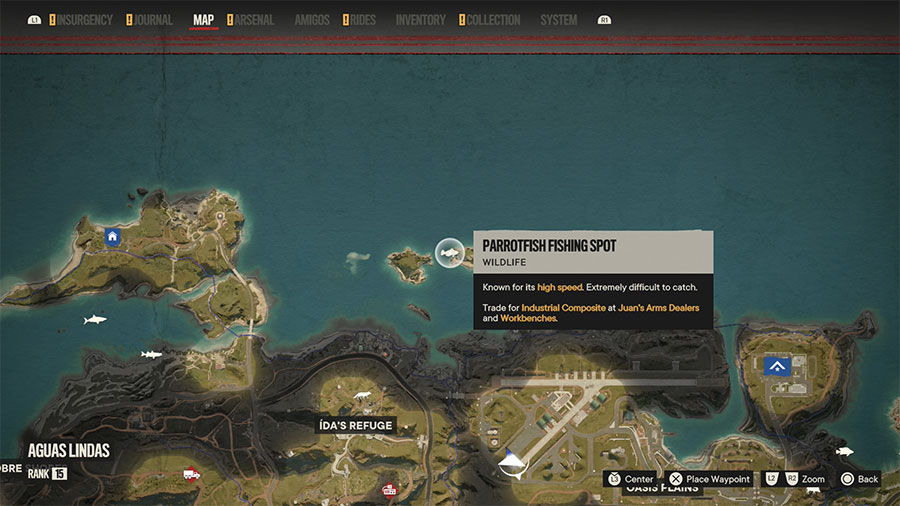The width and height of the screenshot is (900, 506).
Task: Open the Amigos tab
Action: click(312, 20)
